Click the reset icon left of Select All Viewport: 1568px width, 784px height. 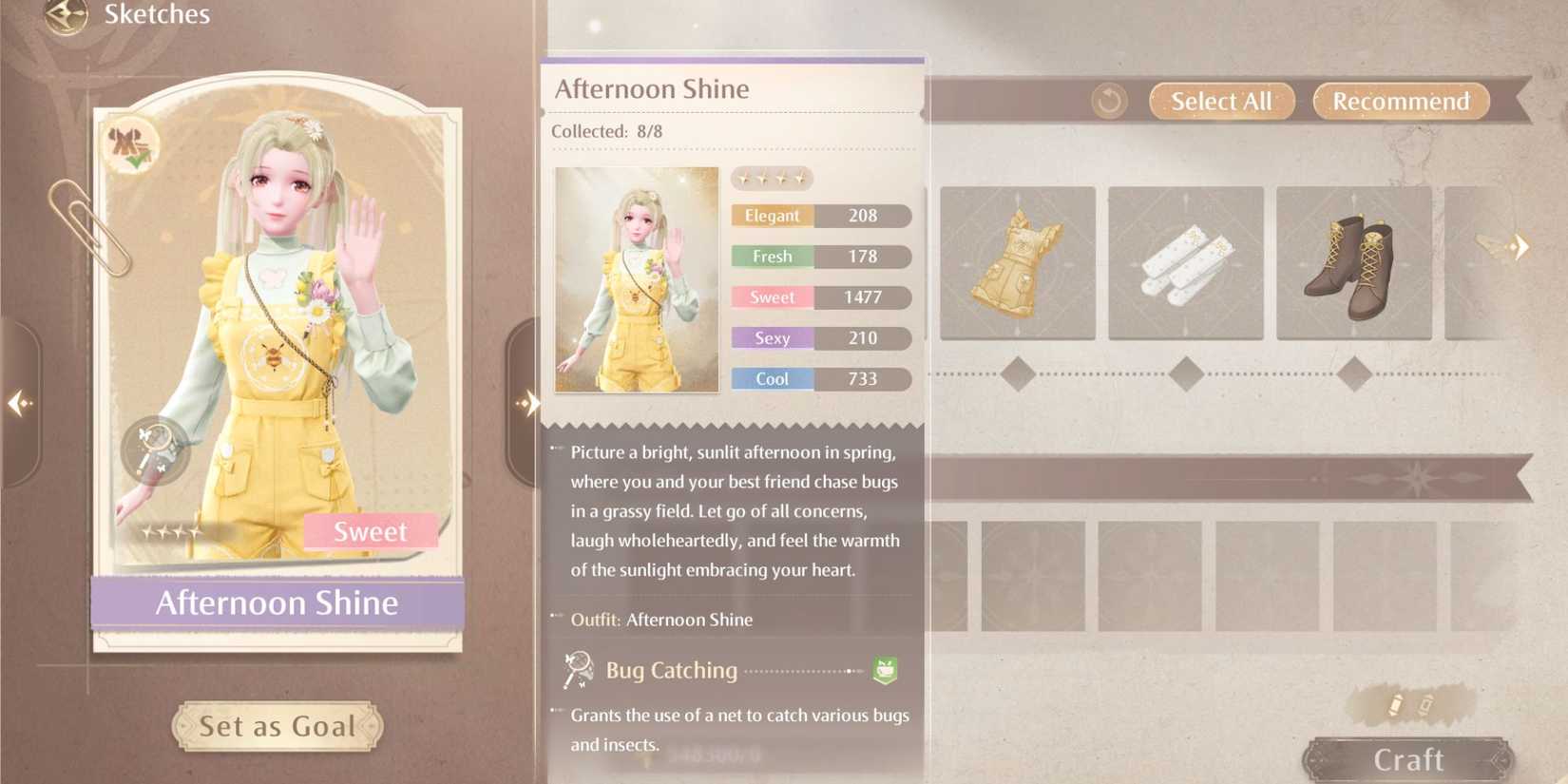tap(1108, 101)
